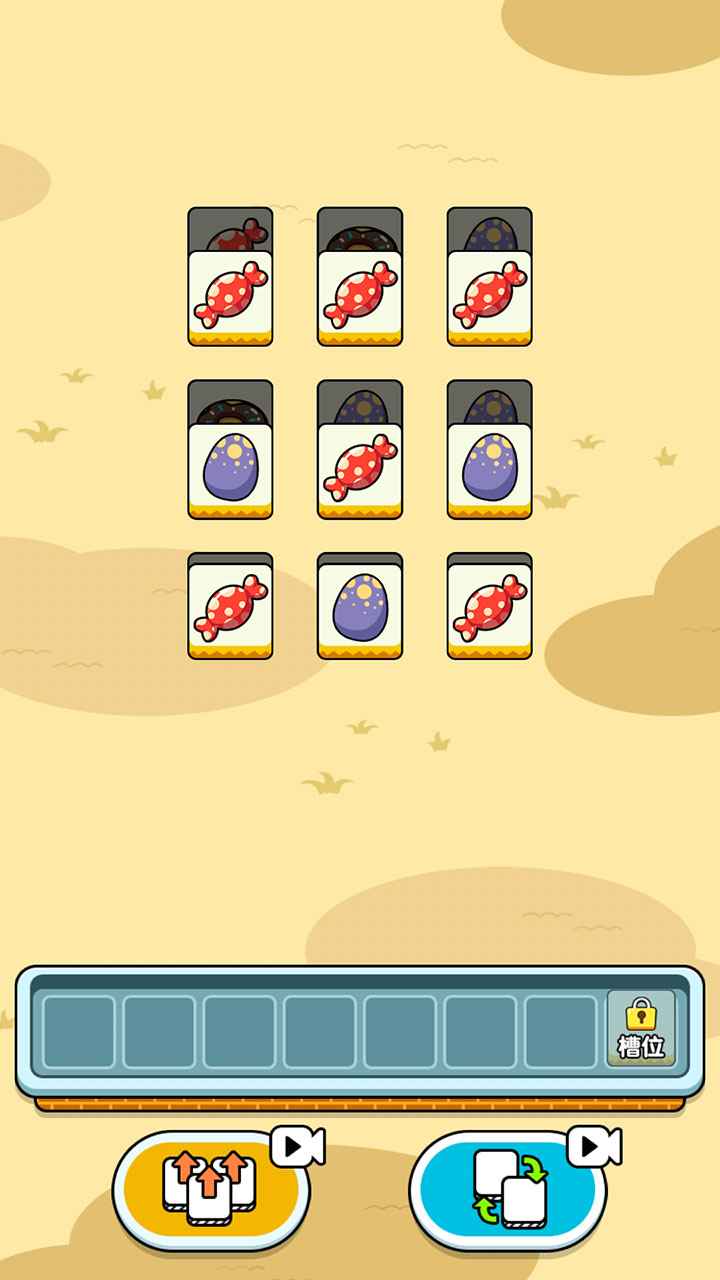Pick the candy tile covering a donut
The height and width of the screenshot is (1280, 720).
[x=360, y=296]
